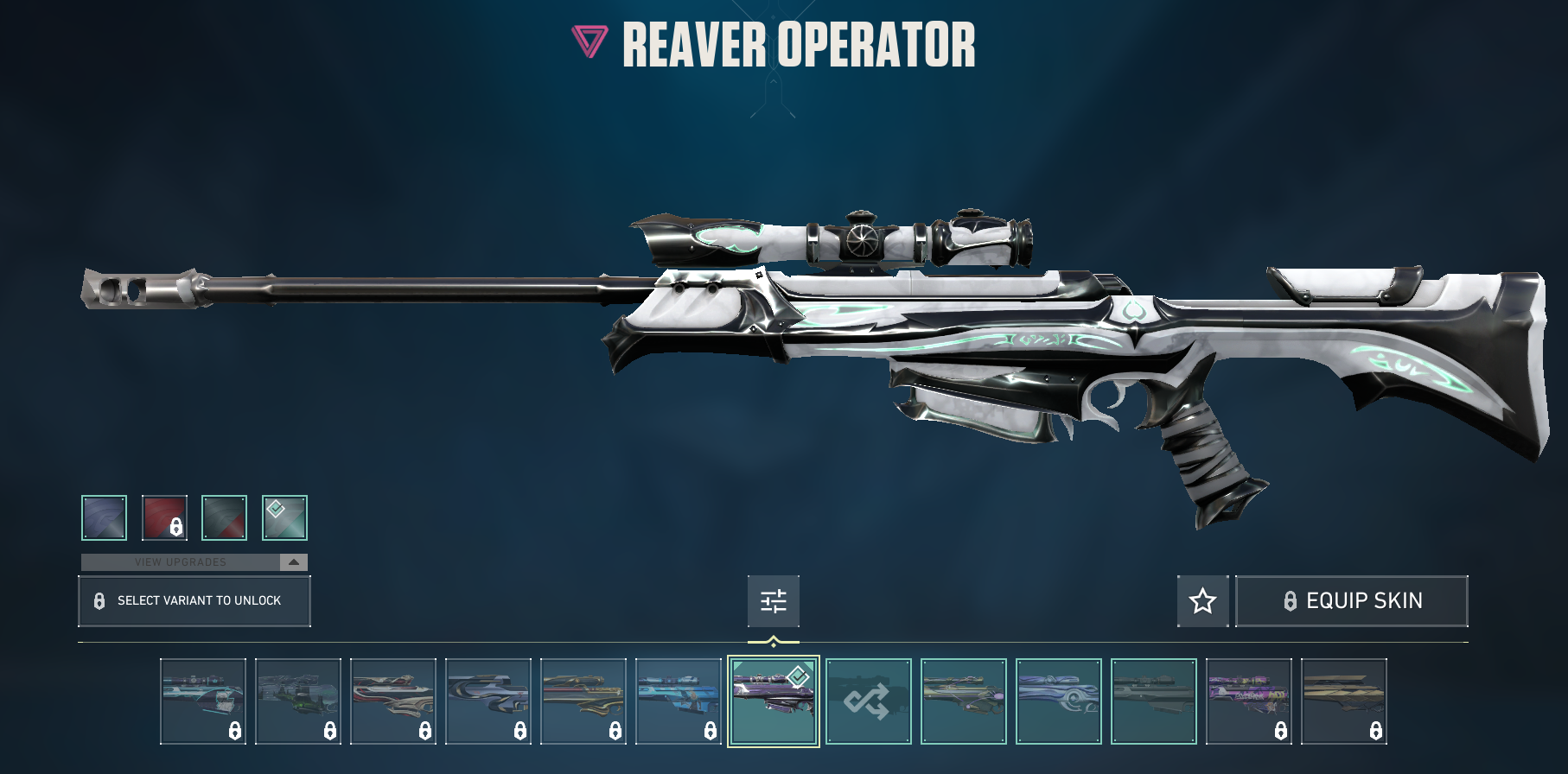
Task: Mark this skin as favorite with the star
Action: pyautogui.click(x=1202, y=600)
